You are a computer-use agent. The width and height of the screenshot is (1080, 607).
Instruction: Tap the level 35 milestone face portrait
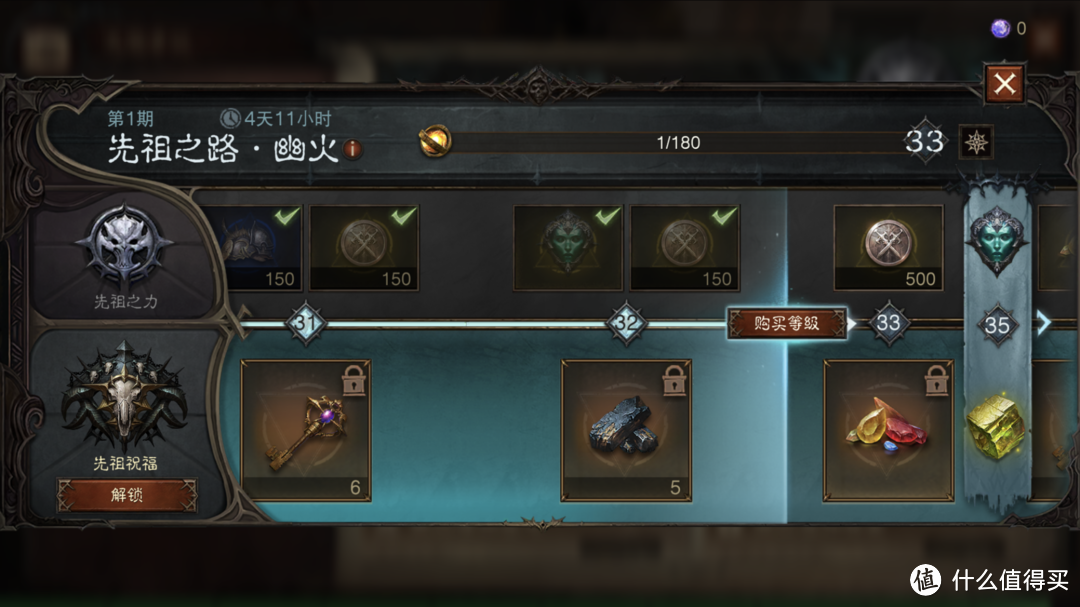(996, 240)
